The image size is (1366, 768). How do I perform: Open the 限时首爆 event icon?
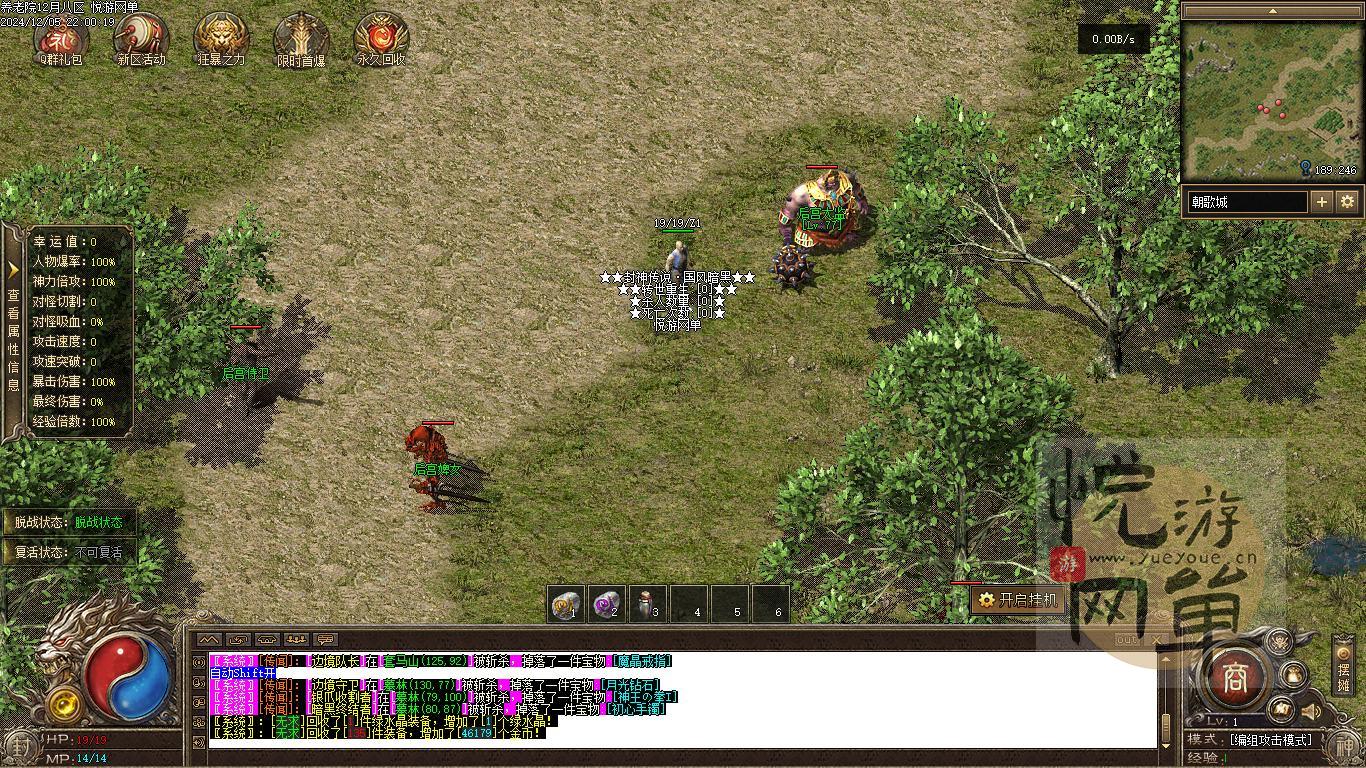pyautogui.click(x=301, y=39)
